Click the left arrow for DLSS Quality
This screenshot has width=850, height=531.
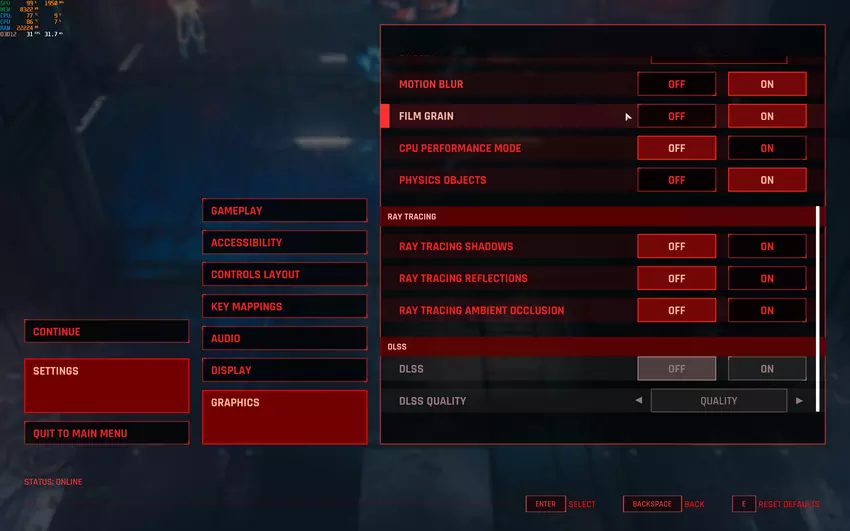coord(639,401)
